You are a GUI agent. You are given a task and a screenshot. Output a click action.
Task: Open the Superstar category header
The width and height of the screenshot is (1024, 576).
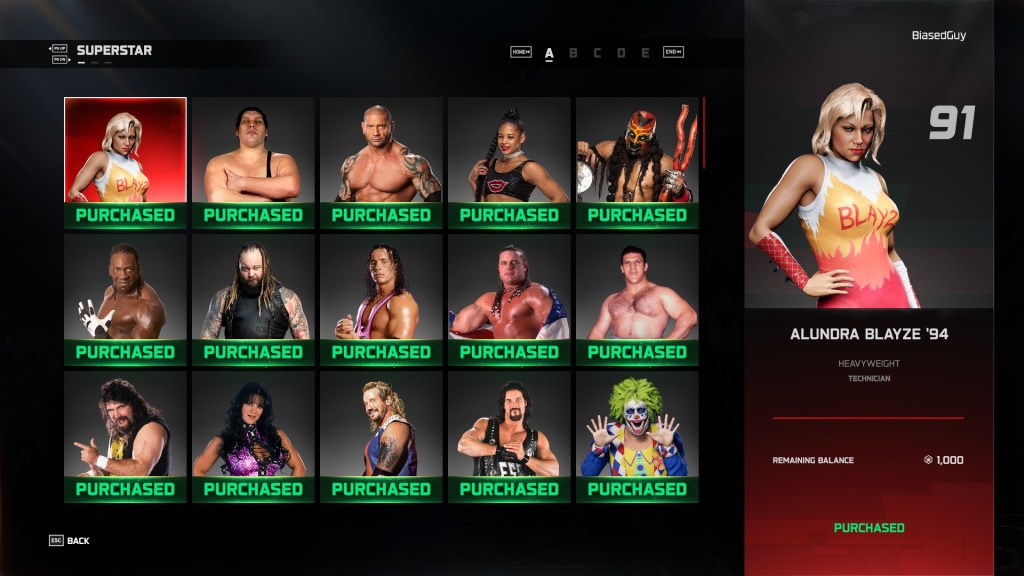pyautogui.click(x=114, y=50)
